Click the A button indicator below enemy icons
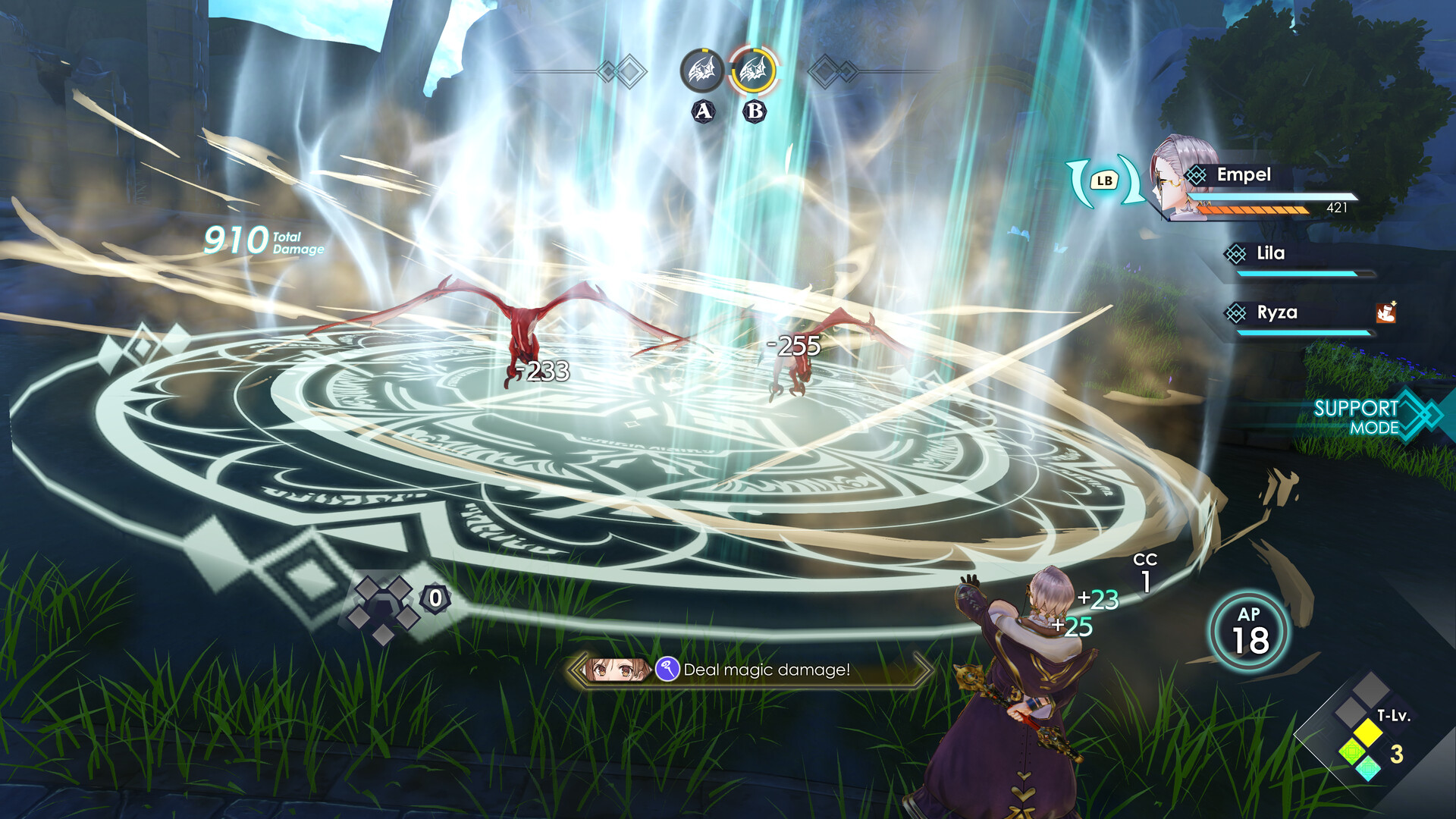Viewport: 1456px width, 819px height. point(703,110)
